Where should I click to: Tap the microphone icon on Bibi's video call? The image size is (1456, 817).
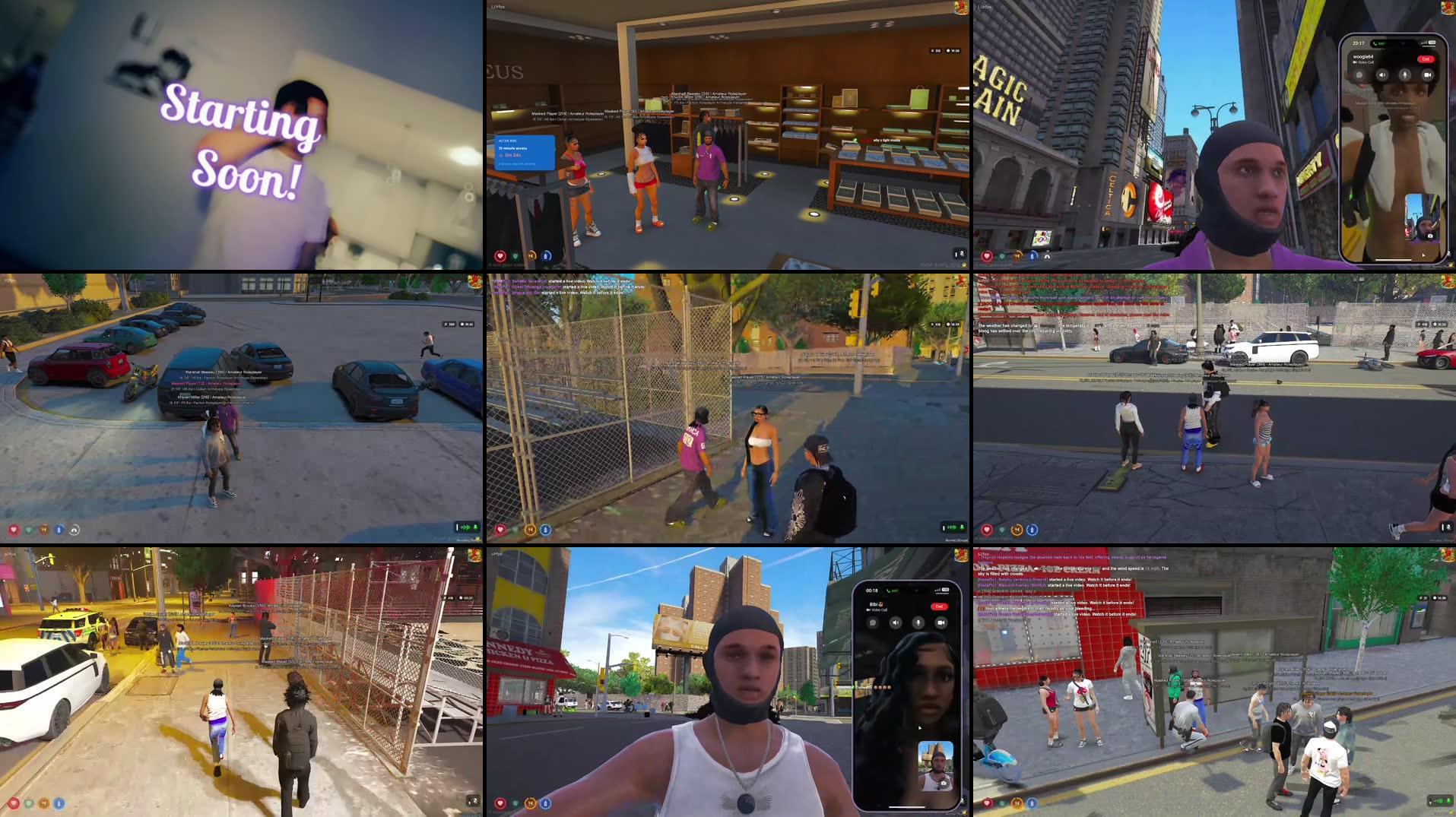point(918,623)
